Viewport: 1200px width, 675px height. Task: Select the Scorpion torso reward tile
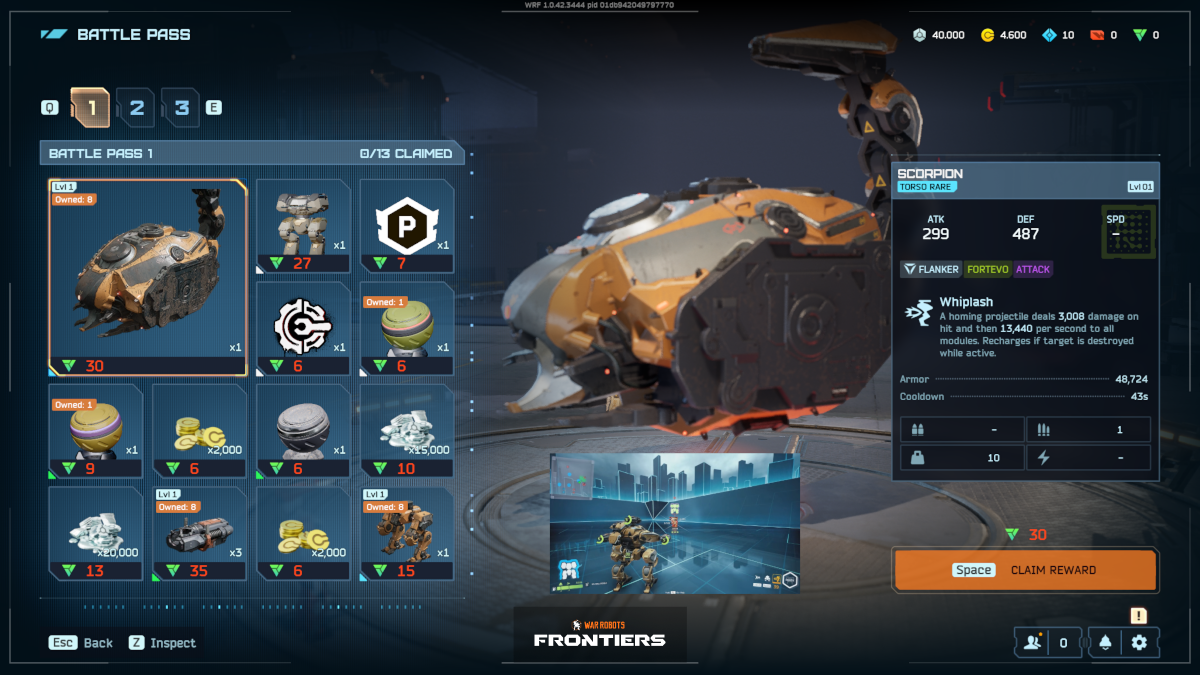click(x=147, y=277)
